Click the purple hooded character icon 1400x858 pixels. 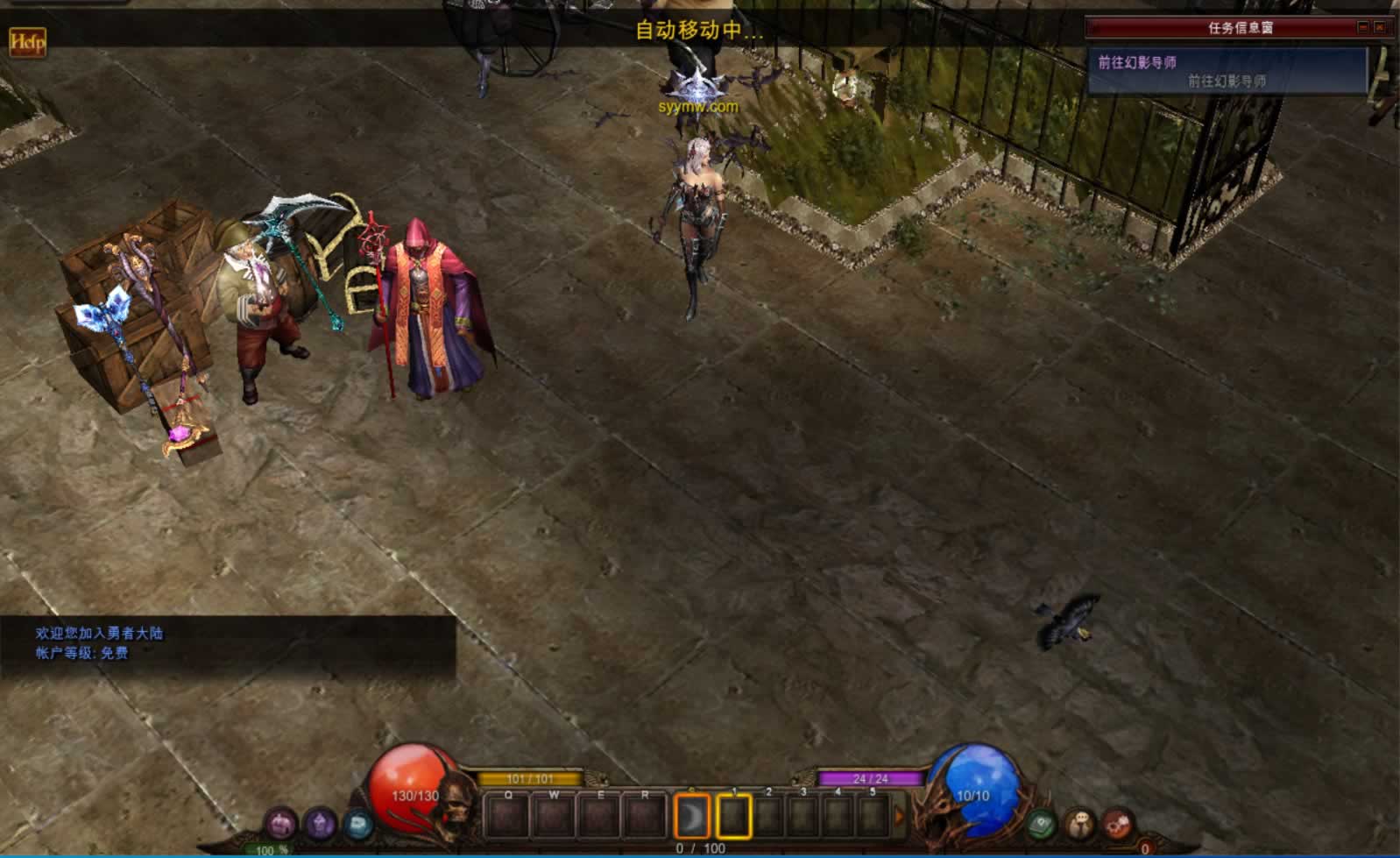320,825
